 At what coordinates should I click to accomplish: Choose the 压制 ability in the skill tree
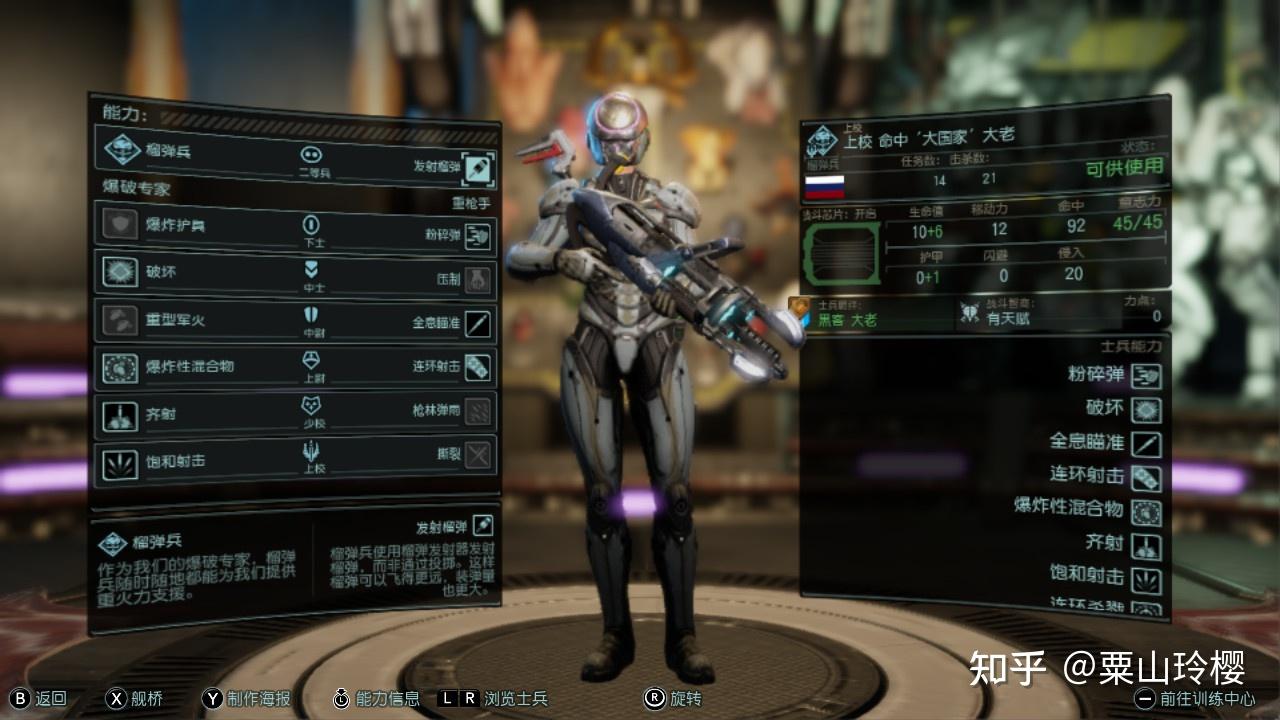(478, 279)
